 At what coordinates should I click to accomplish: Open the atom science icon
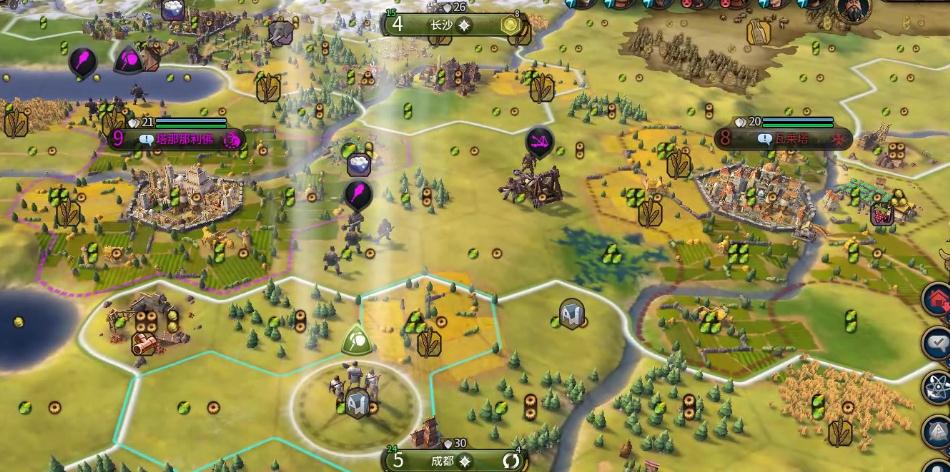pyautogui.click(x=937, y=386)
